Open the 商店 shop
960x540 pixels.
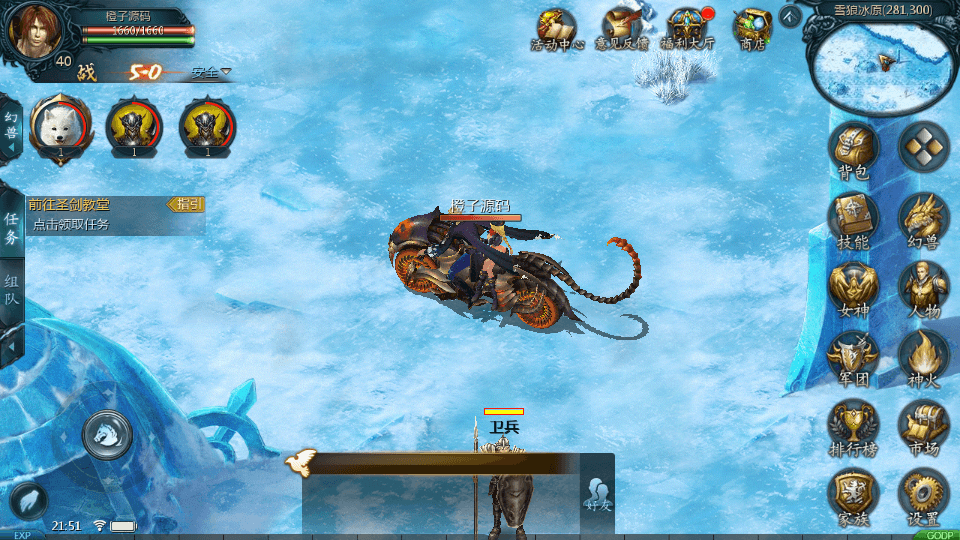pyautogui.click(x=751, y=28)
